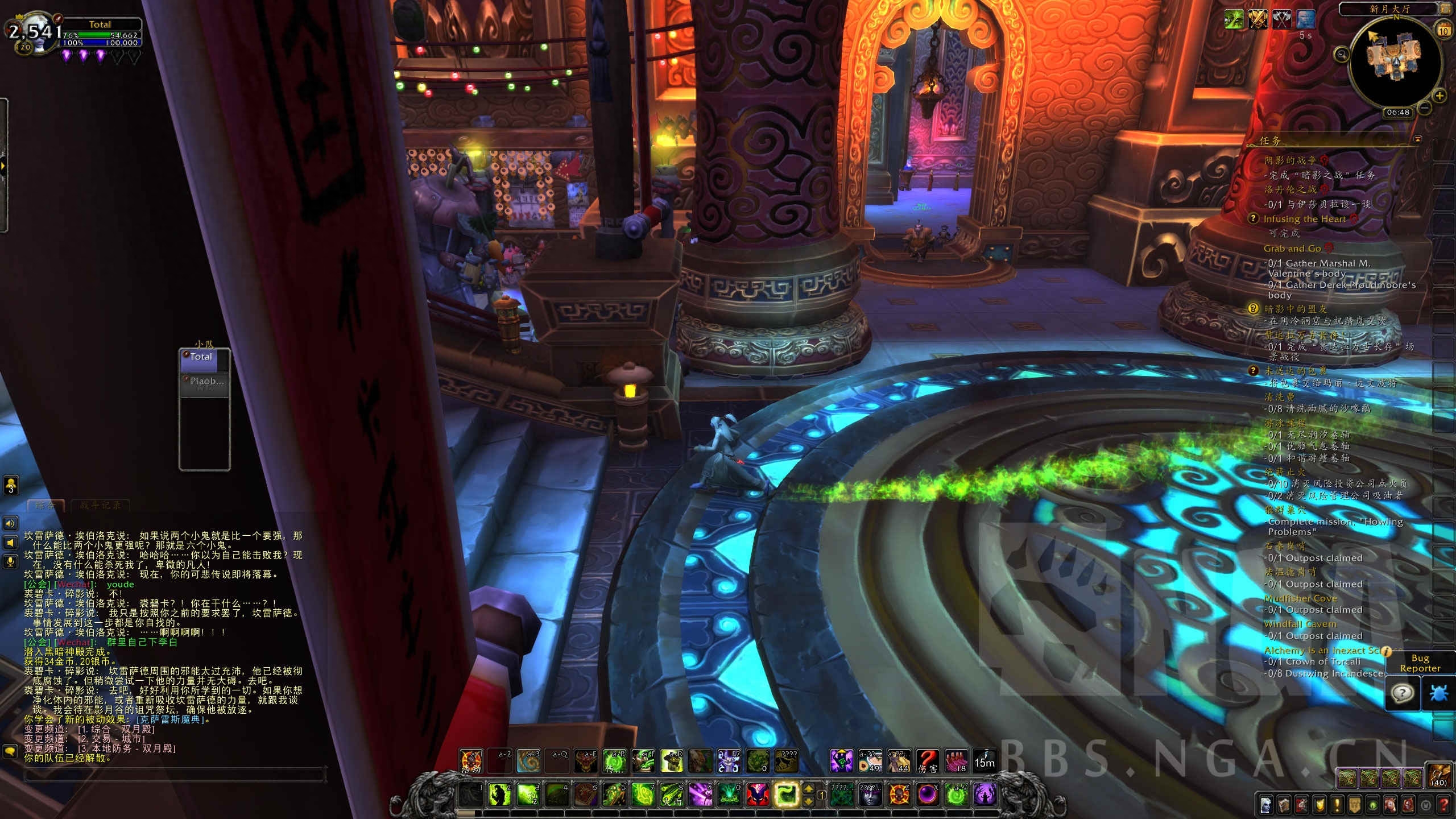Cast the Rain of Fire ability on key 8
The width and height of the screenshot is (1456, 819).
click(x=672, y=795)
